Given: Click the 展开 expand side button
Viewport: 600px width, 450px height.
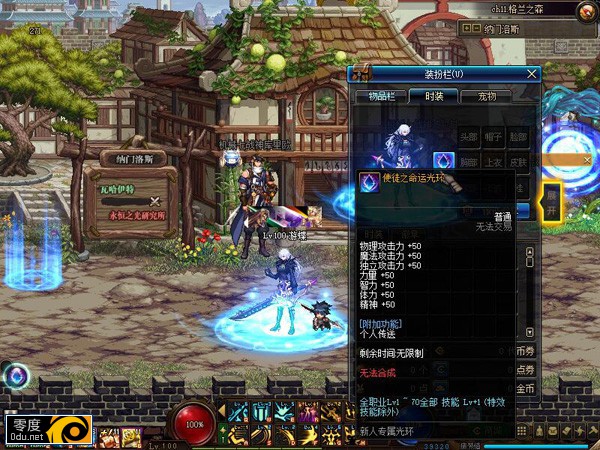Looking at the screenshot, I should pos(551,201).
